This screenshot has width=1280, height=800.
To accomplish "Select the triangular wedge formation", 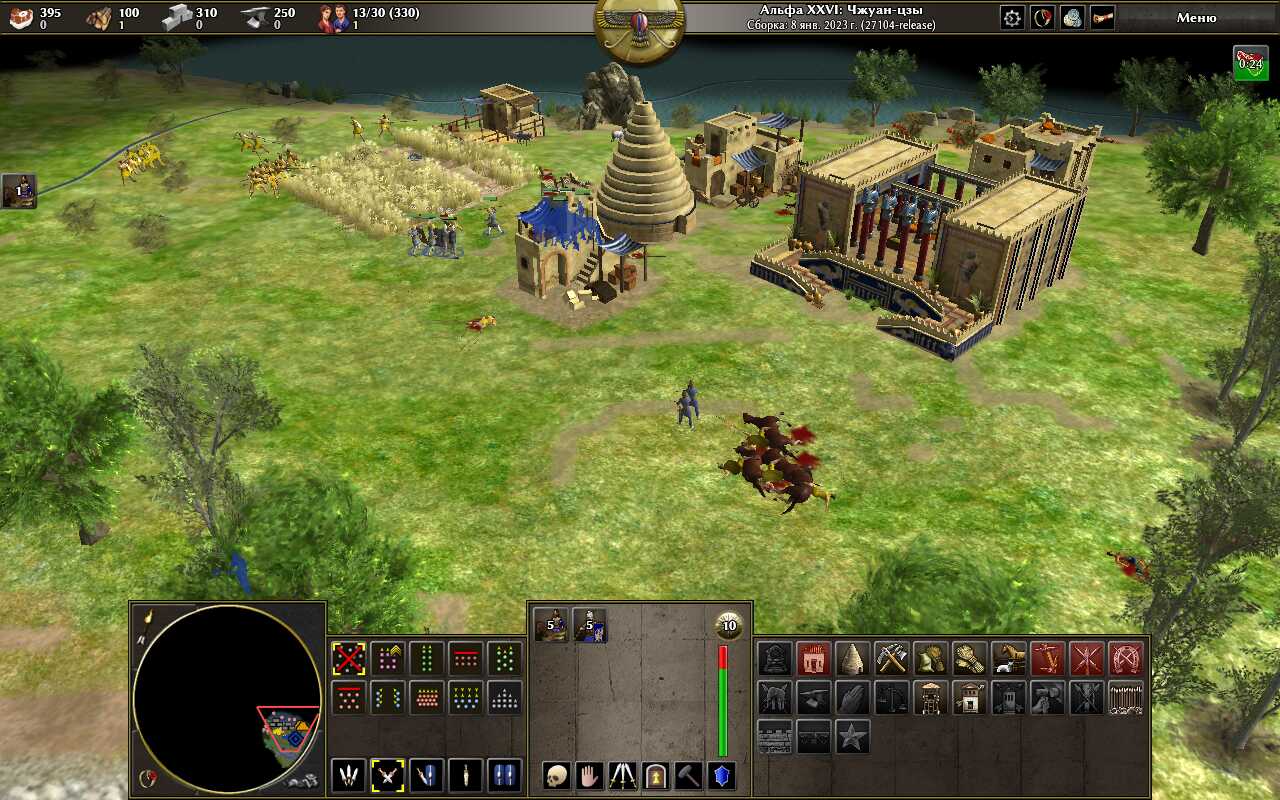I will tap(504, 697).
